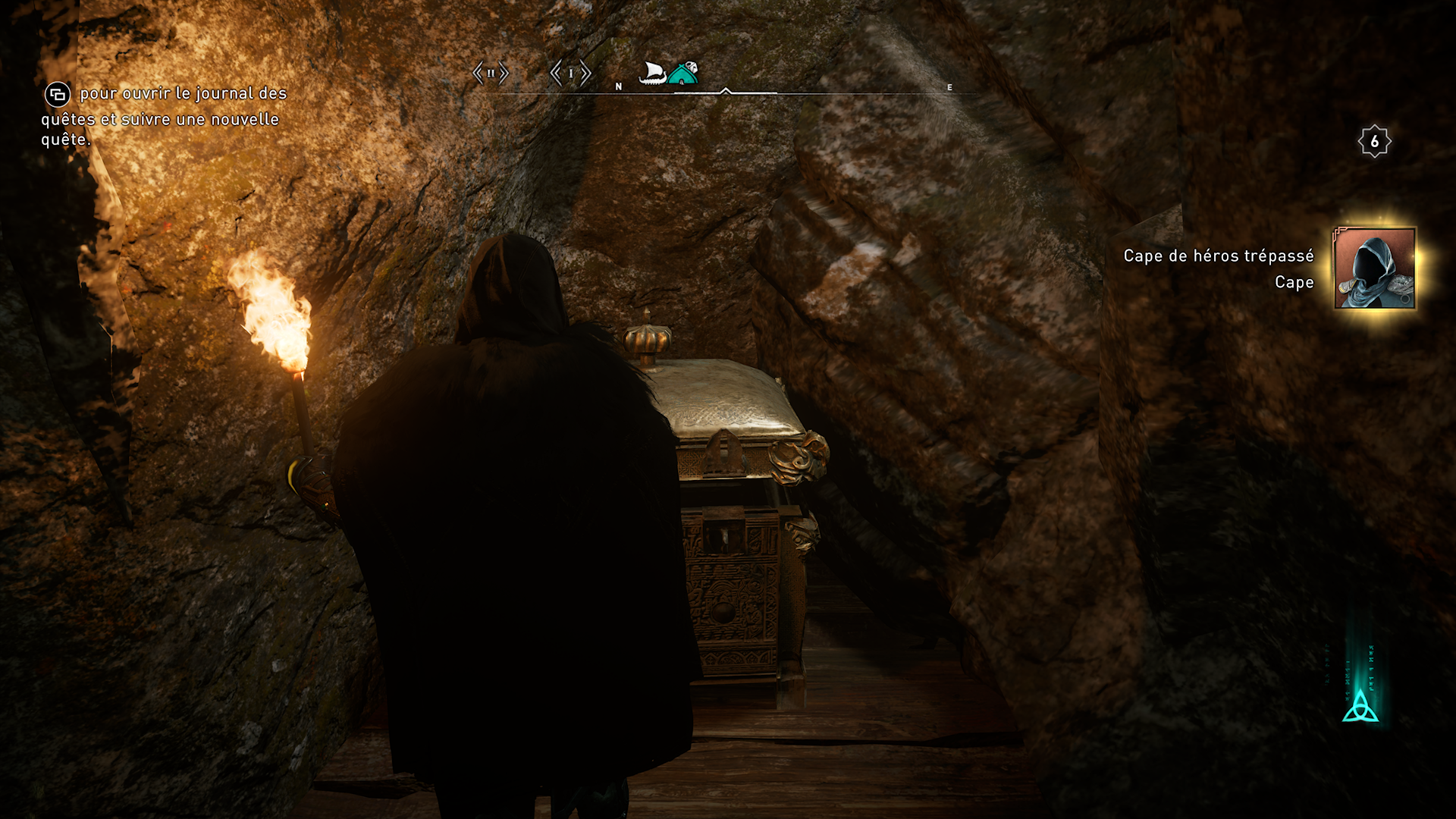Click the compass marker labeled I
The width and height of the screenshot is (1456, 819).
[570, 74]
